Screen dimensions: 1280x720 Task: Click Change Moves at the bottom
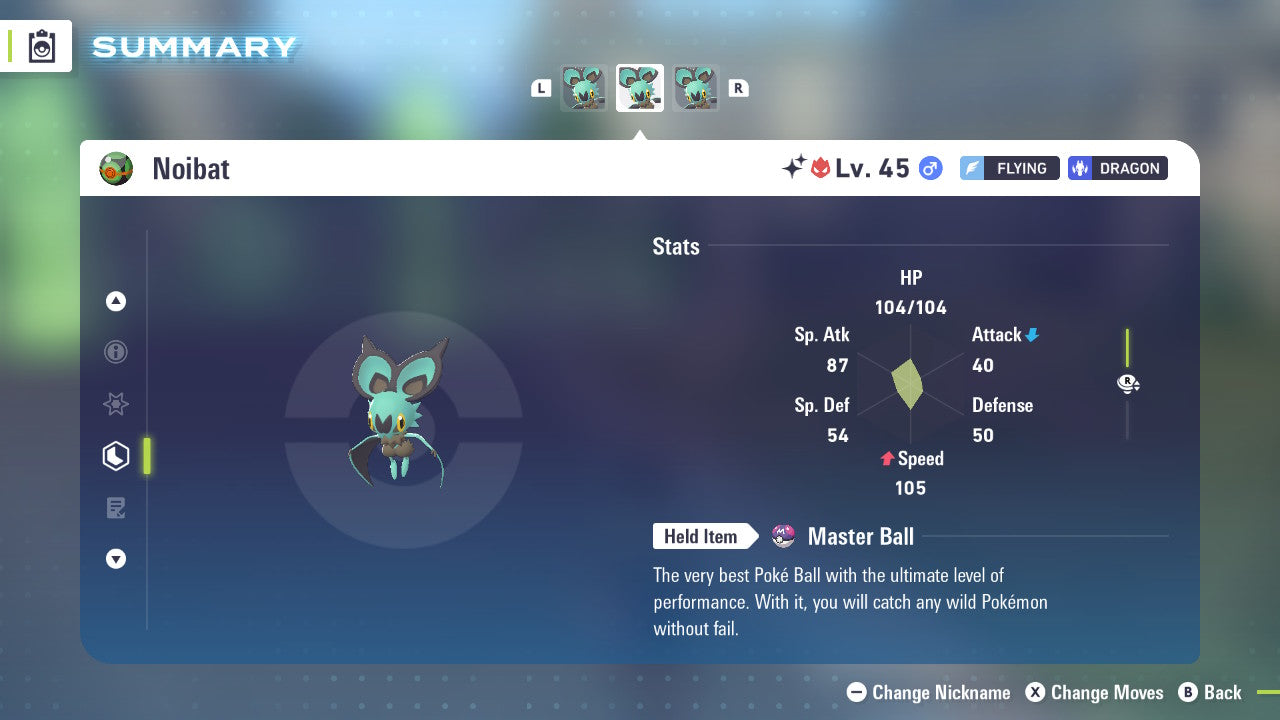coord(1095,692)
